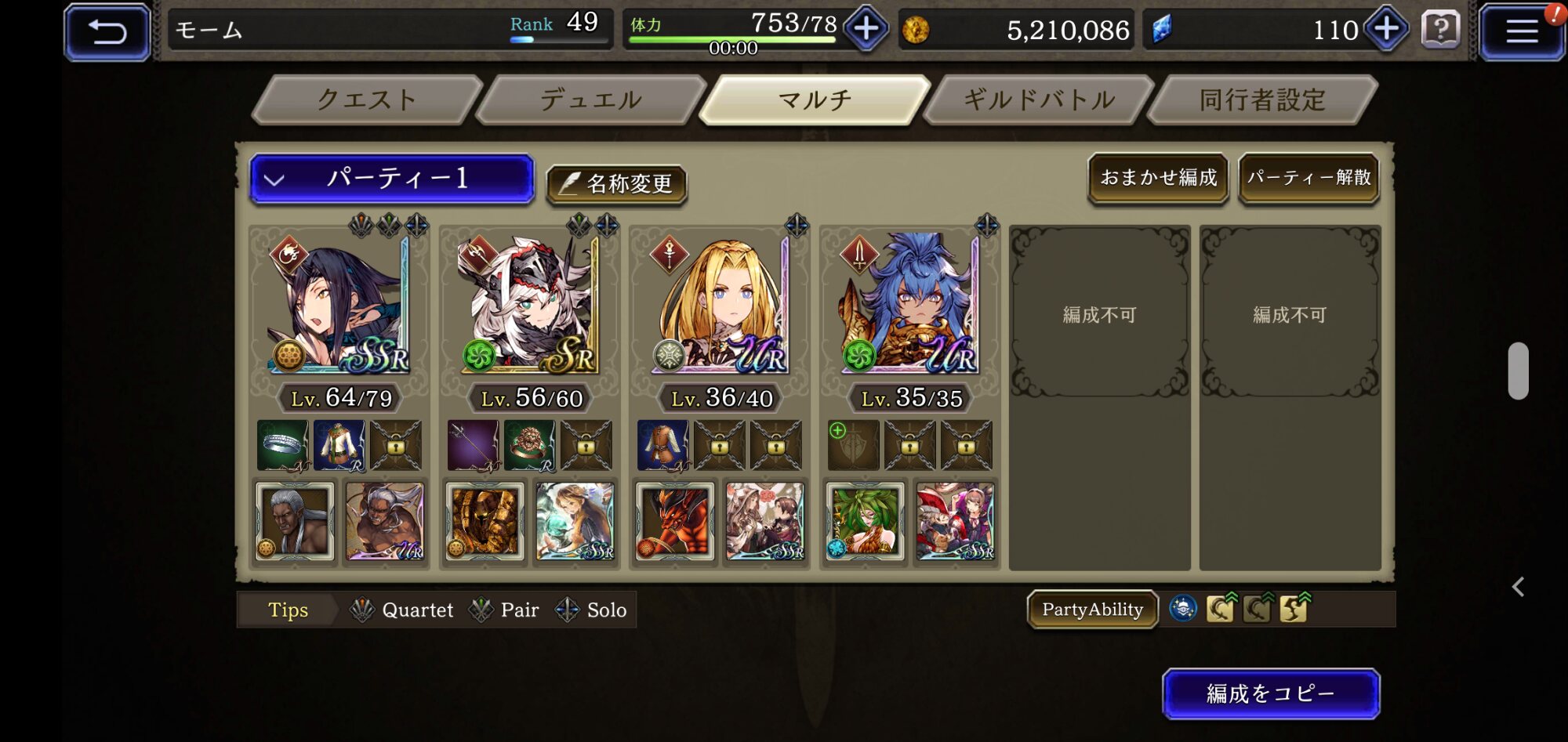Switch to the デュエル tab
The image size is (1568, 742).
590,100
